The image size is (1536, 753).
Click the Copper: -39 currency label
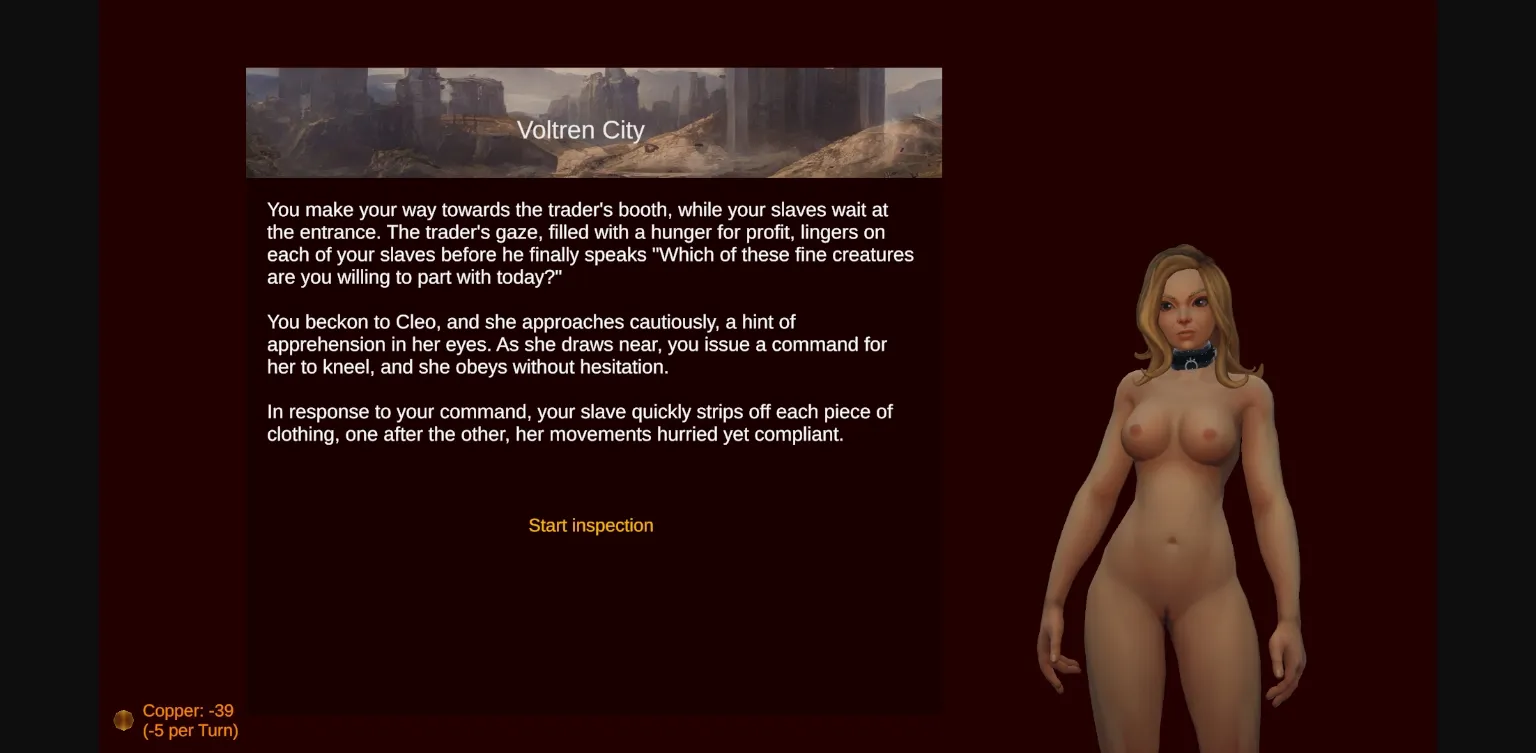pos(188,711)
